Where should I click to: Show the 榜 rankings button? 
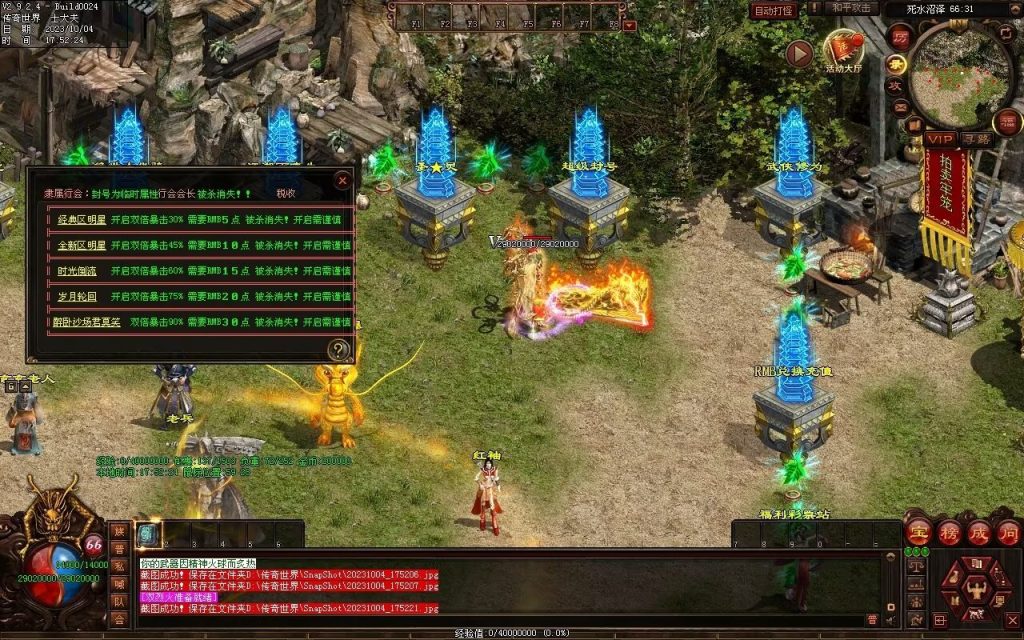947,530
